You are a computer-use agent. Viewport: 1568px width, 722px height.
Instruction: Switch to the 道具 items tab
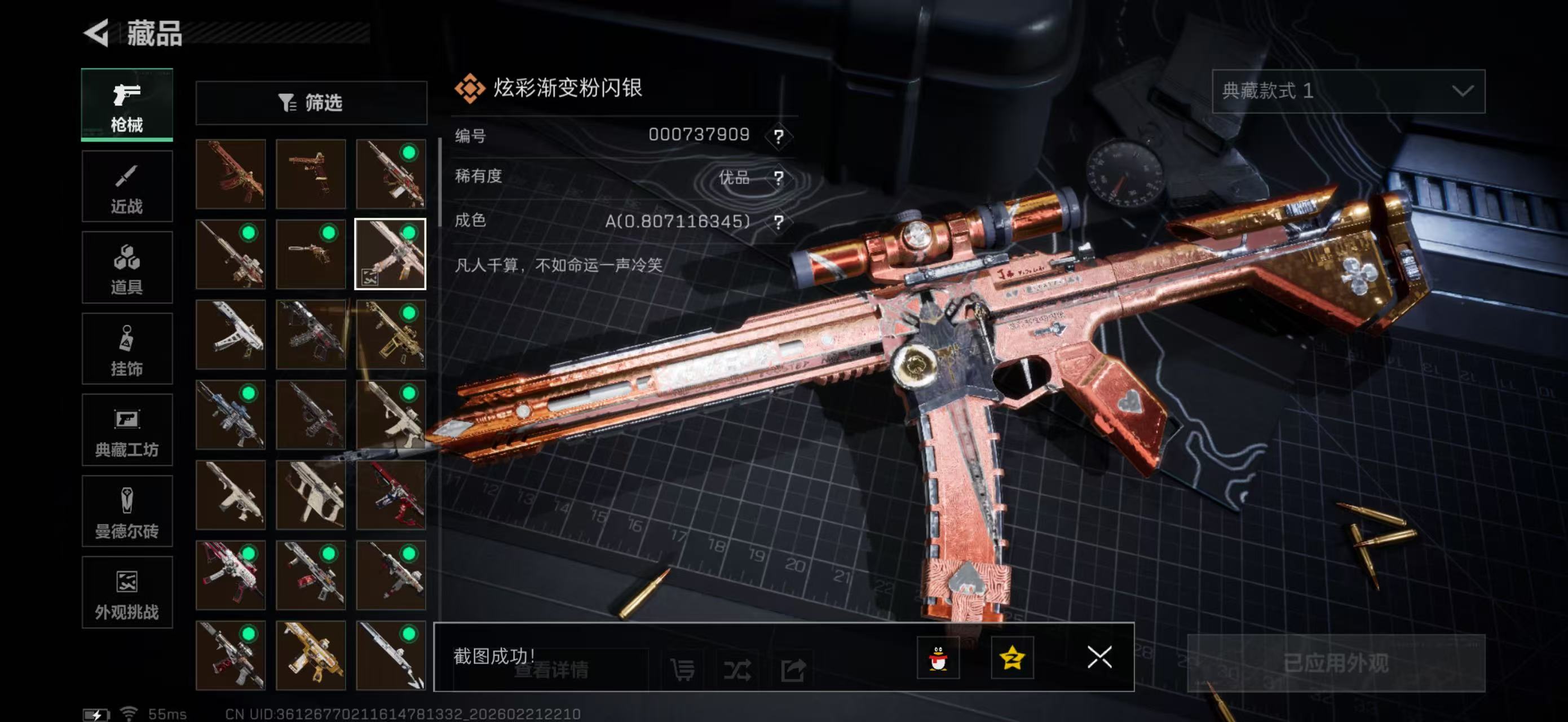point(127,268)
